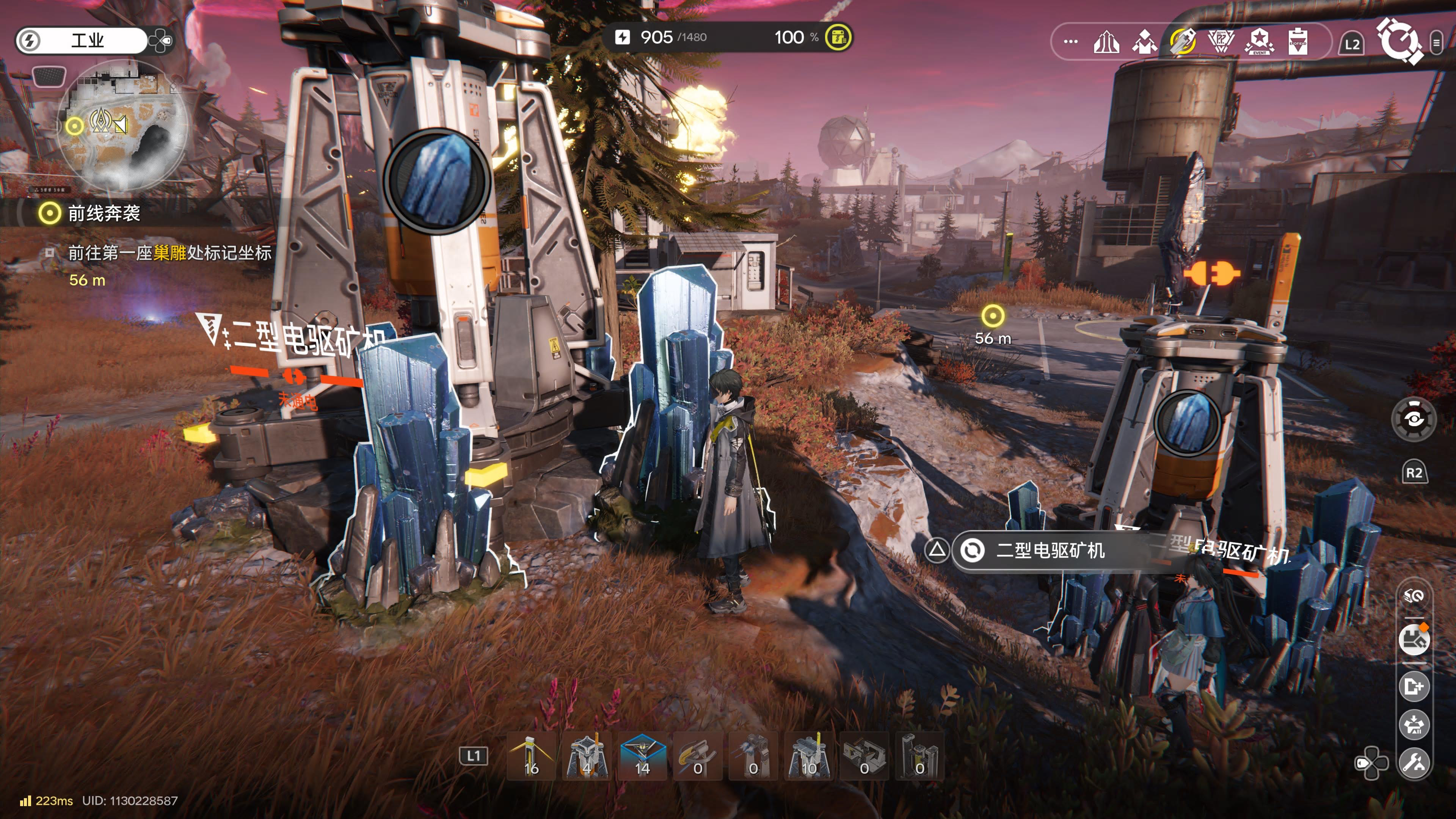This screenshot has width=1456, height=819.
Task: Select the mining rig slot showing 4
Action: [x=587, y=756]
